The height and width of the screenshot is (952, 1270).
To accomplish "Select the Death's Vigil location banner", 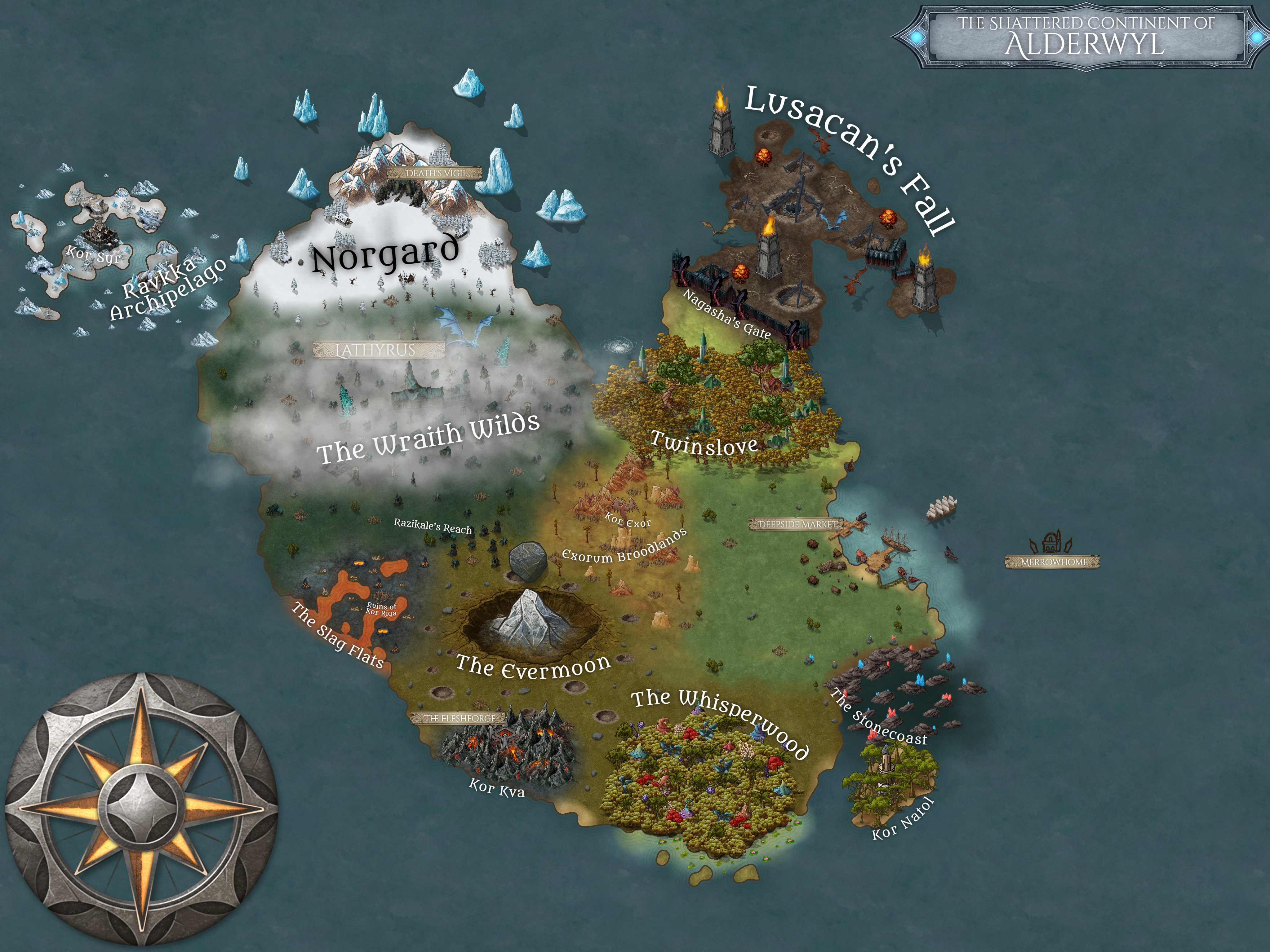I will pos(435,173).
